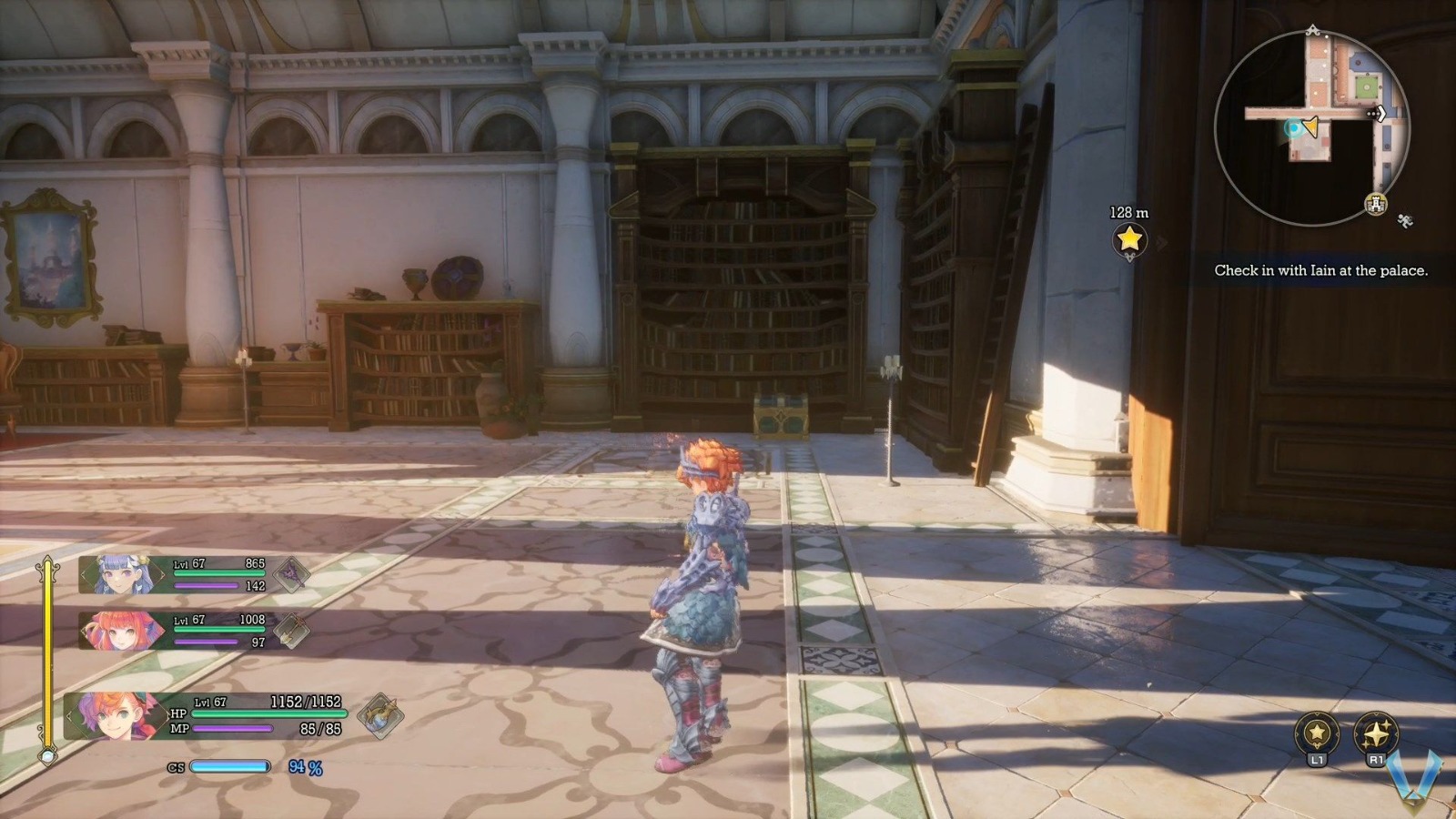Viewport: 1456px width, 819px height.
Task: Click the white exit arrow marker on the minimap
Action: click(1380, 114)
